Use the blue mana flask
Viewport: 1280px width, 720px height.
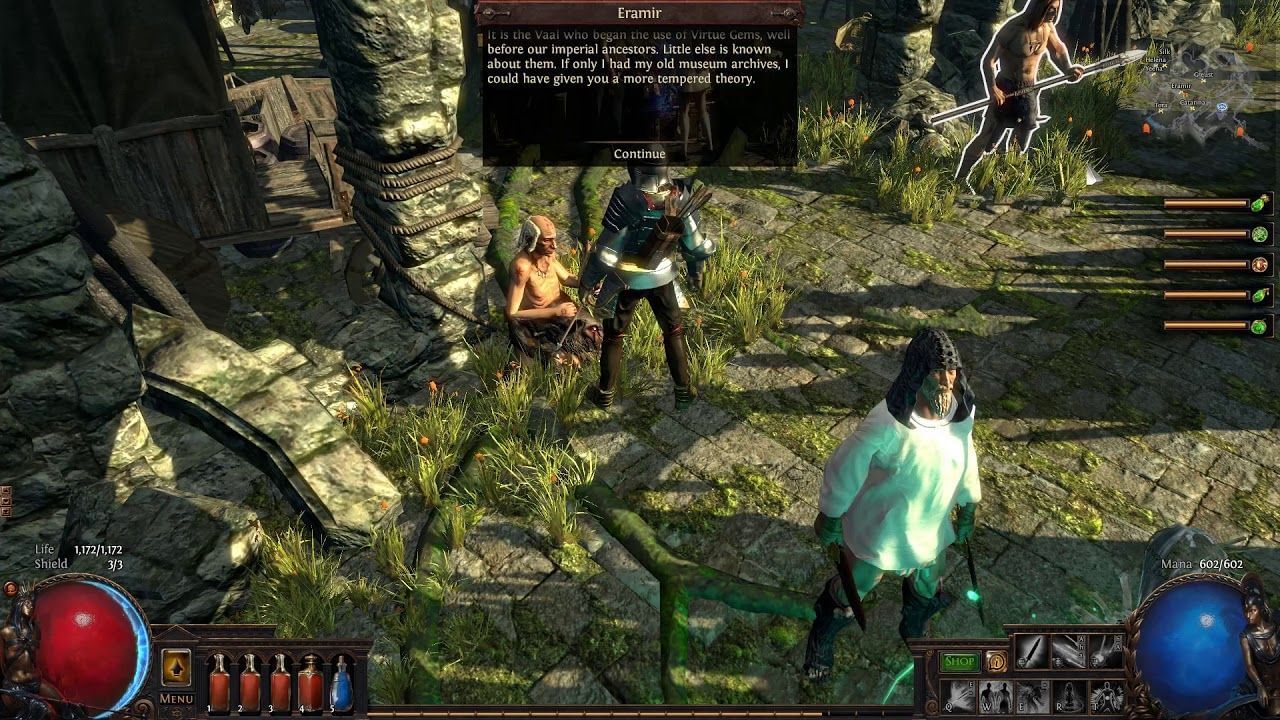[341, 683]
